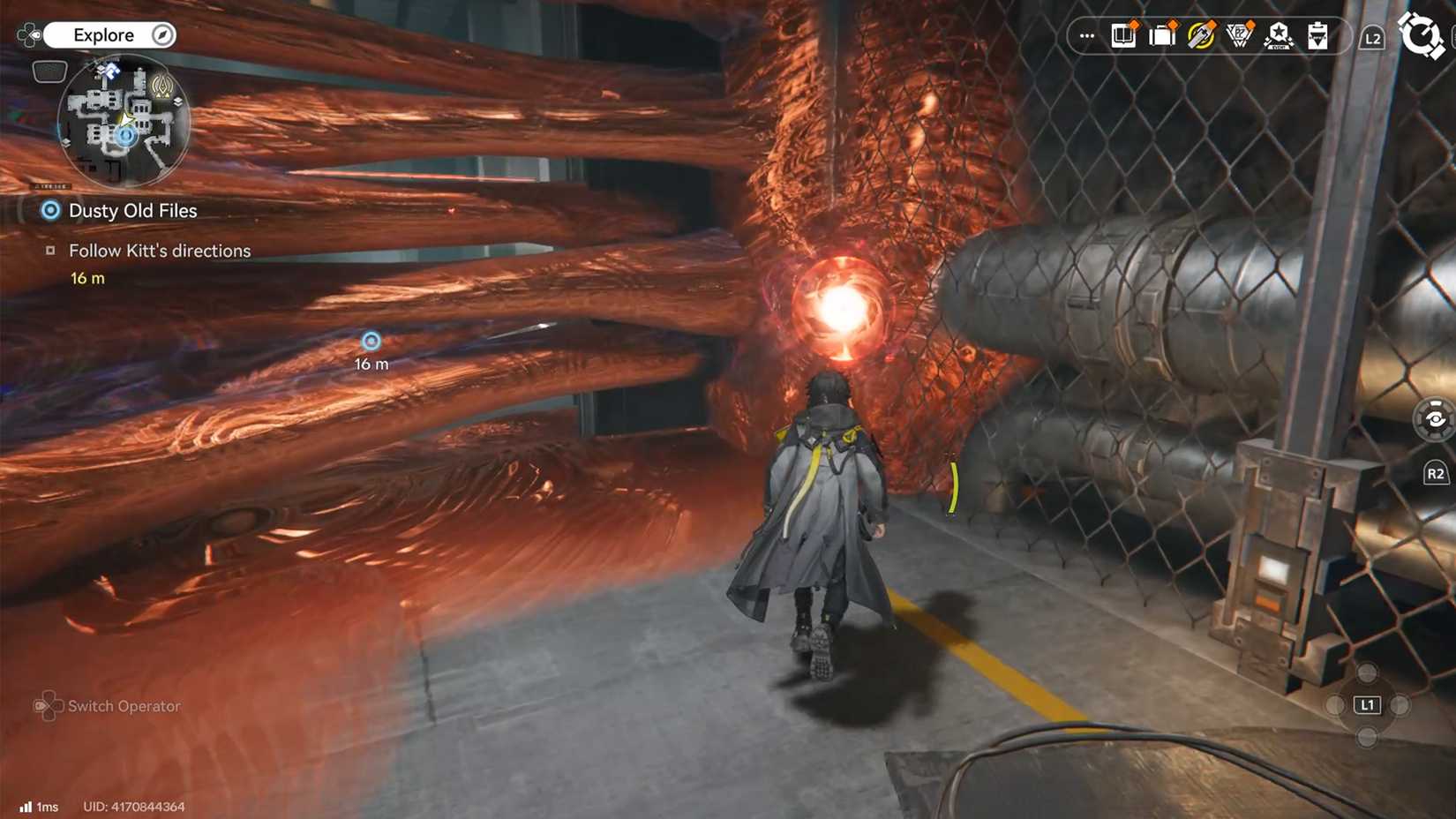Click the compass icon beside Explore

tap(161, 34)
